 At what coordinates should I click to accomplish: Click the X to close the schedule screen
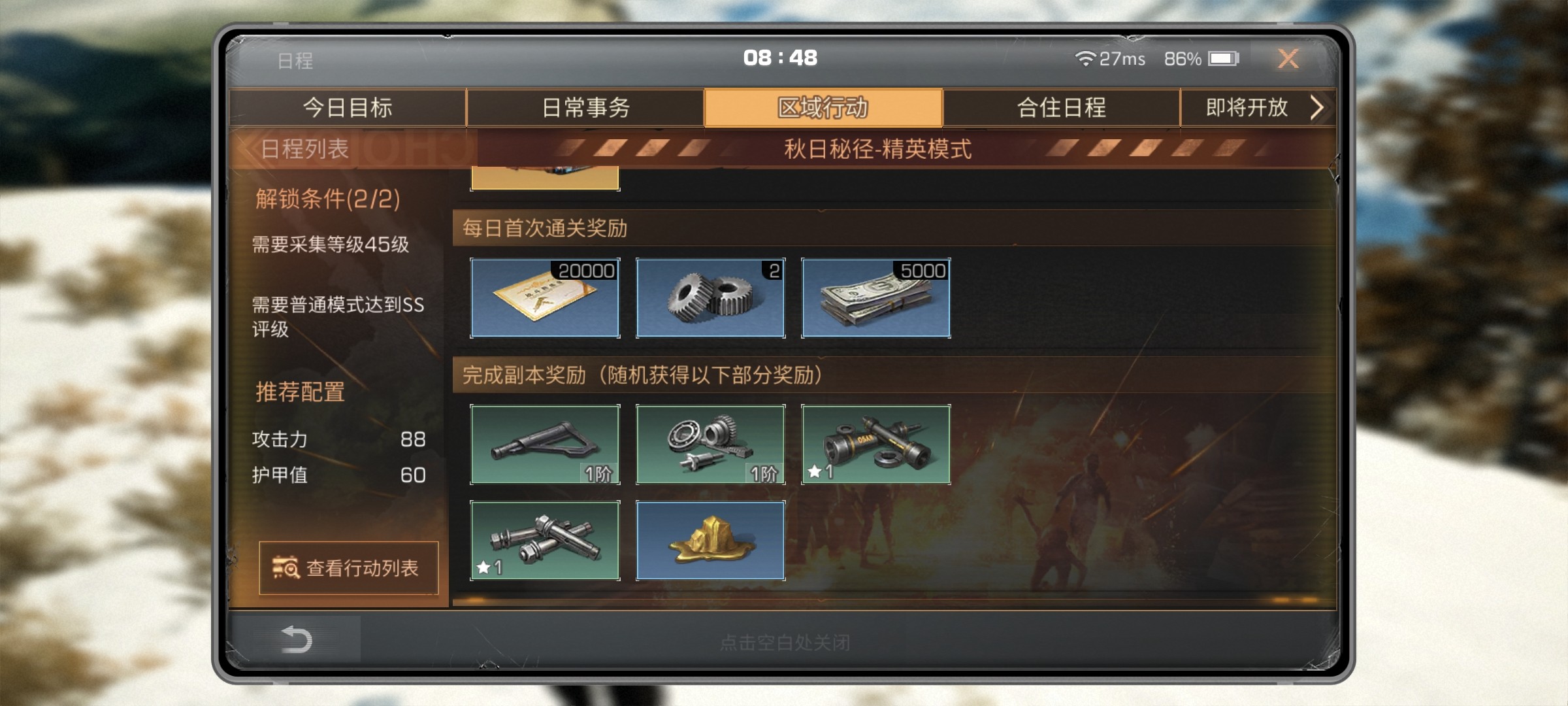(x=1288, y=59)
